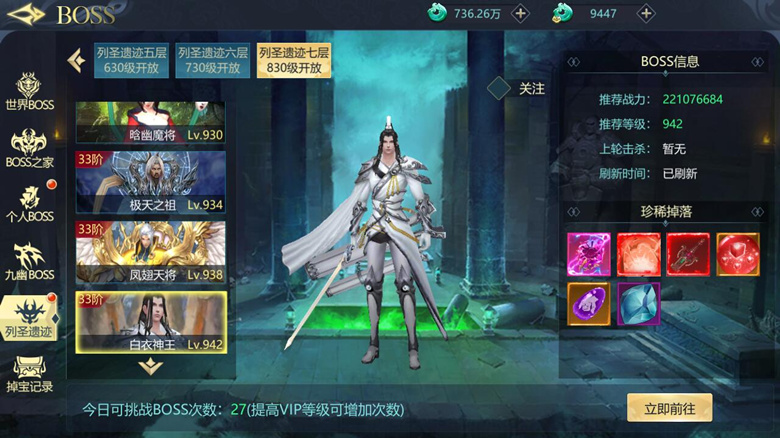Toggle the 关注 follow checkbox
Image resolution: width=780 pixels, height=438 pixels.
point(500,89)
